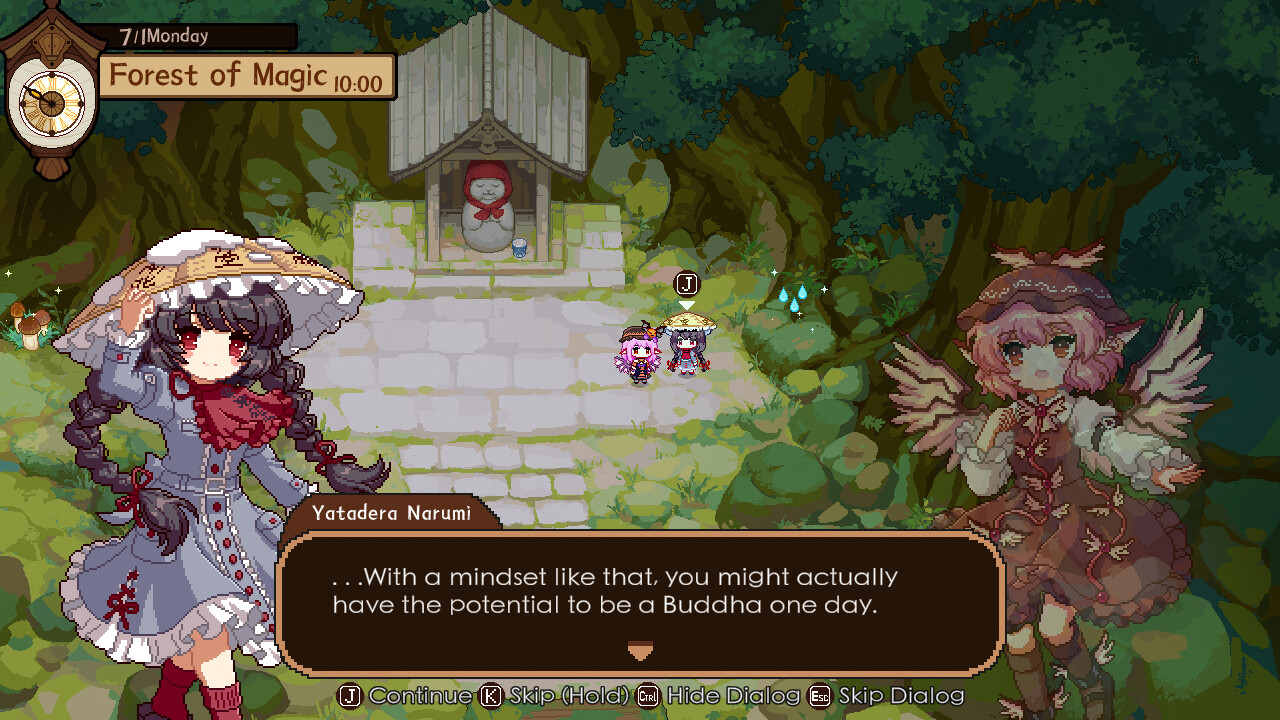
Task: Click the J key prompt icon for Continue
Action: [x=351, y=696]
